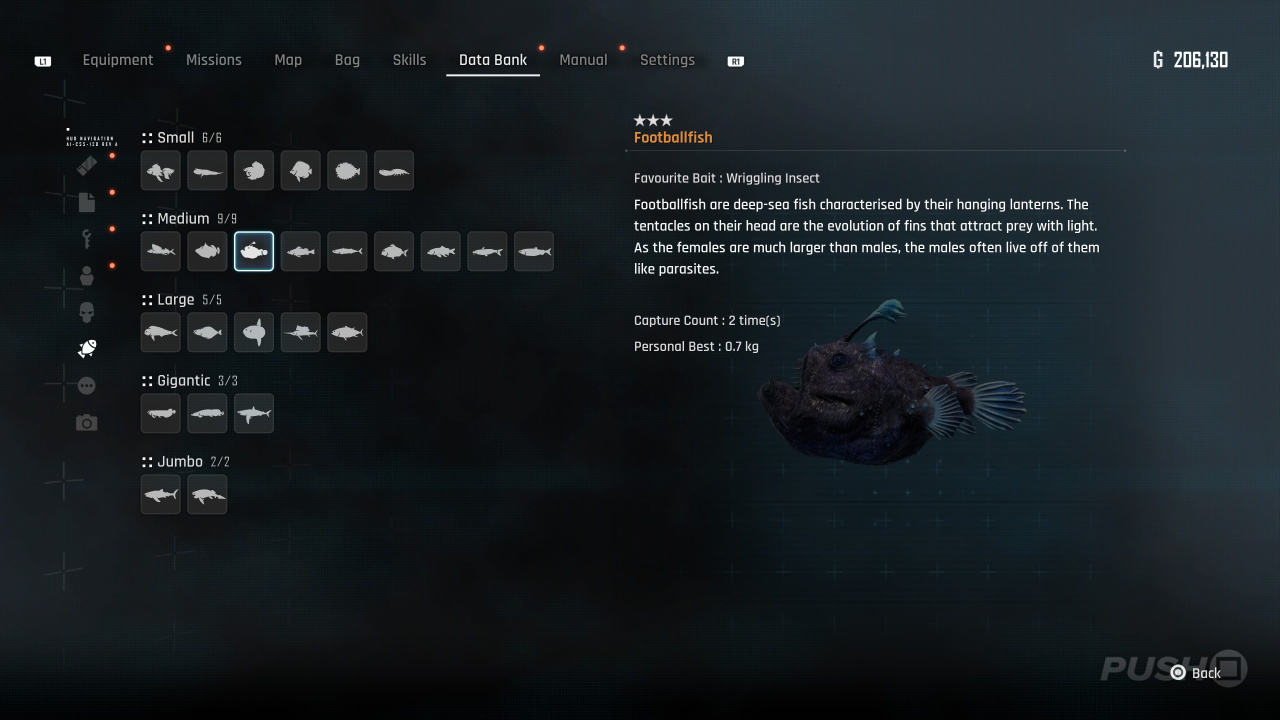
Task: Switch to the Equipment tab
Action: [x=118, y=60]
